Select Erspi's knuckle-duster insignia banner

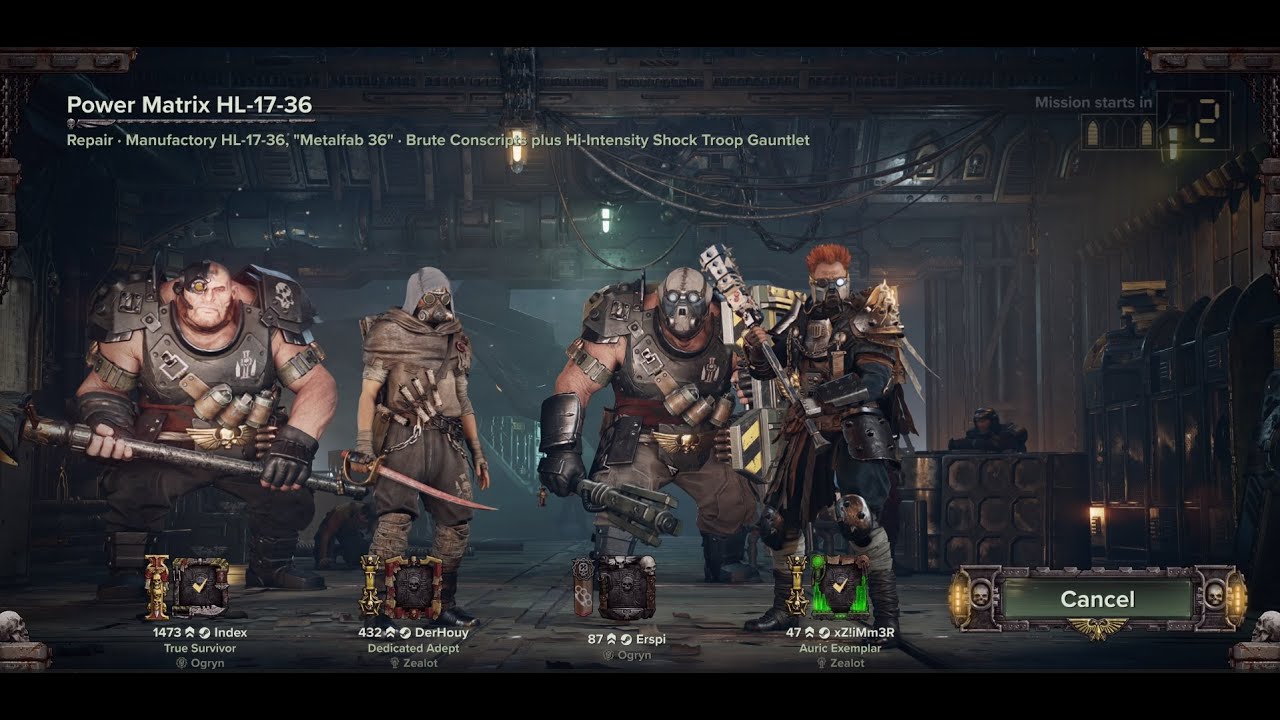point(583,588)
